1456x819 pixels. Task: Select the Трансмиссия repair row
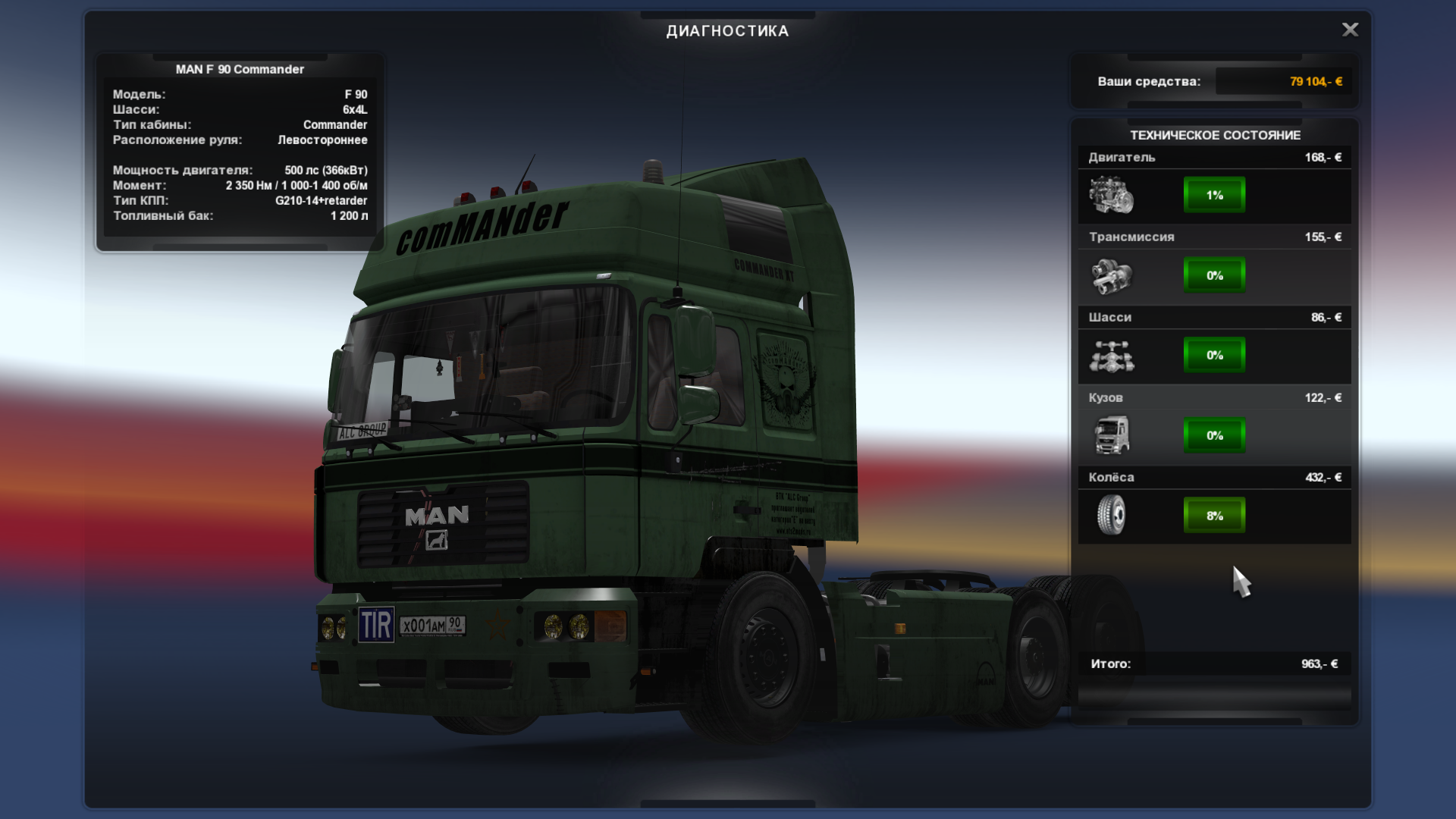coord(1214,275)
